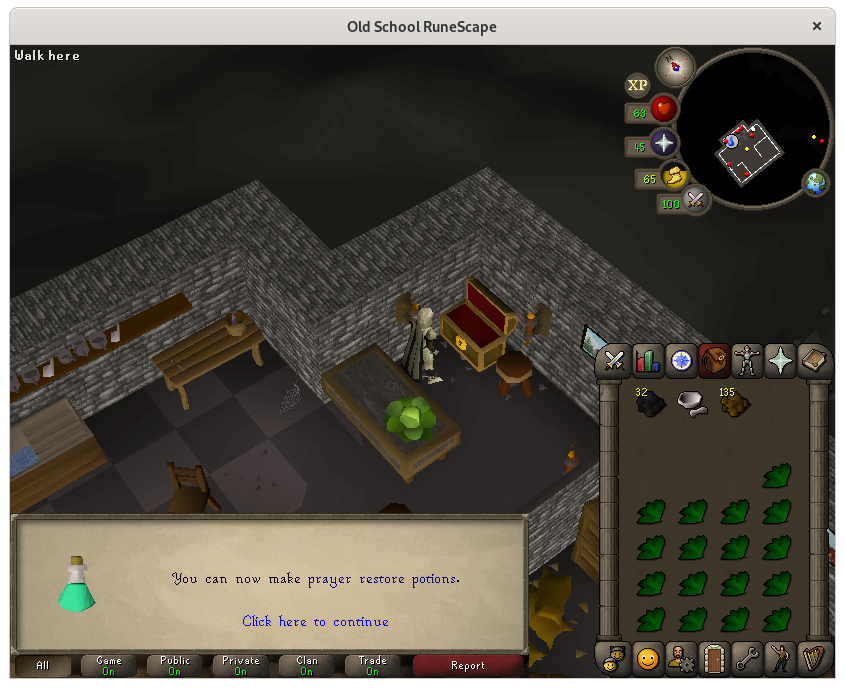This screenshot has height=688, width=845.
Task: Activate the special attack orb
Action: coord(694,202)
